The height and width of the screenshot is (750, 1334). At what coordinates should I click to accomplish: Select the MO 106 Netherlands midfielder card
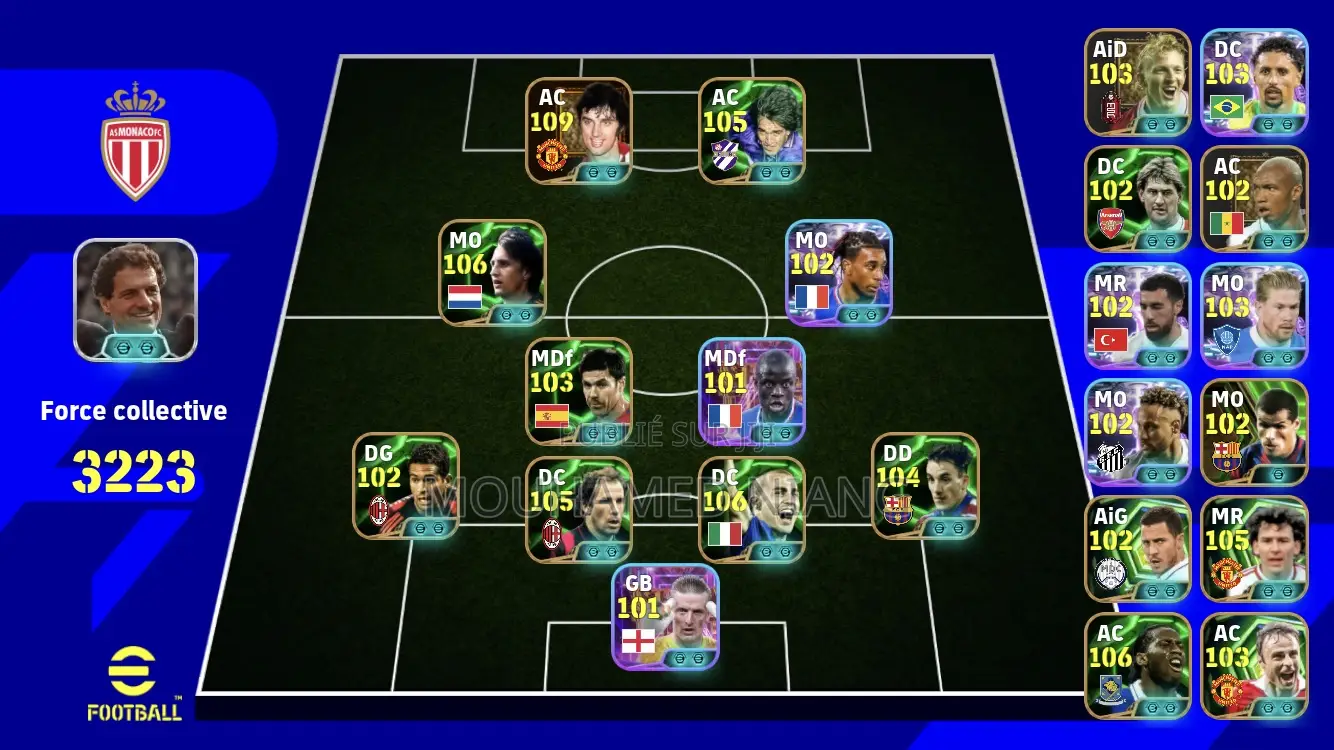[492, 272]
